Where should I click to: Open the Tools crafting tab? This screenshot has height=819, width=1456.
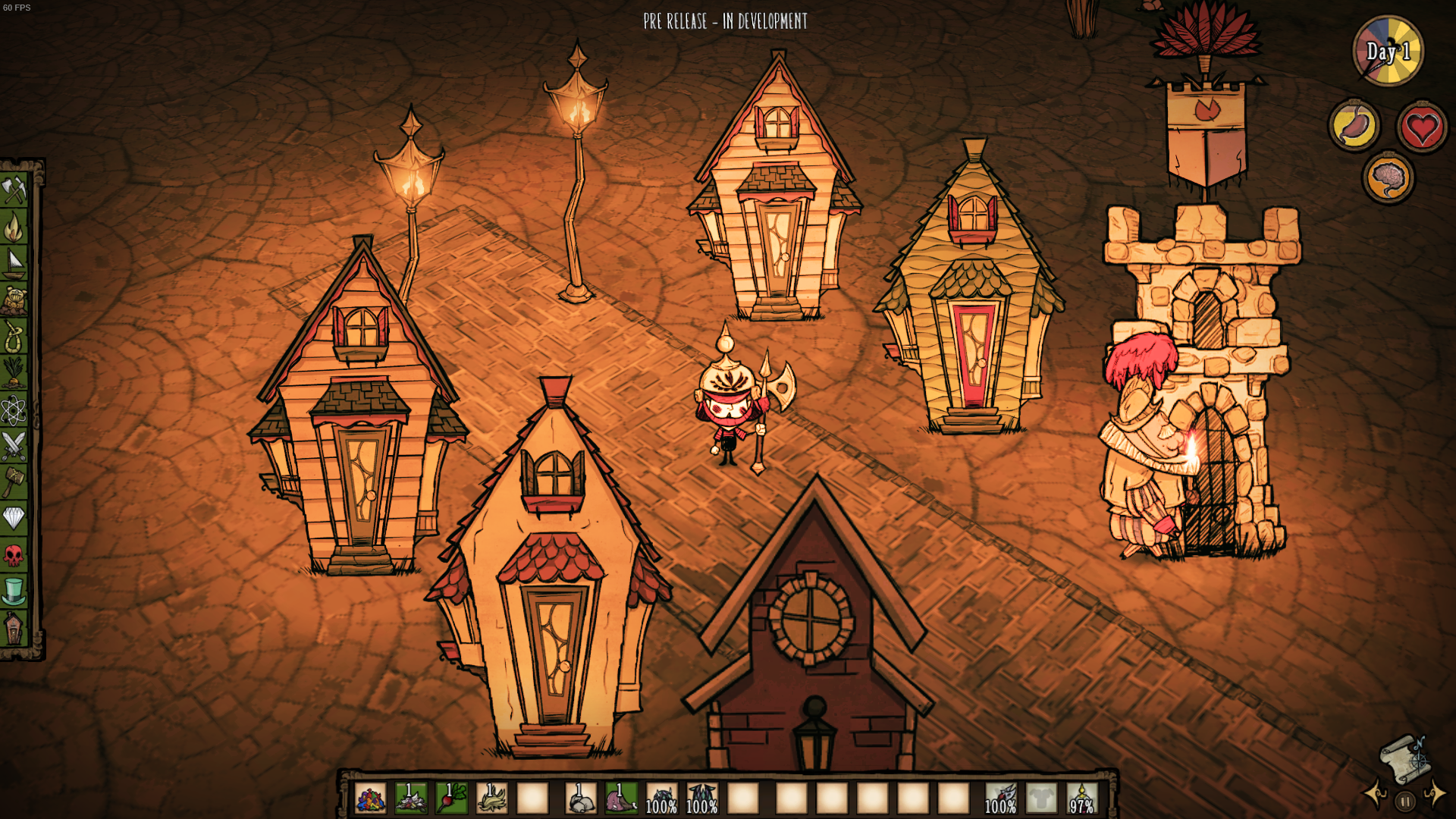[x=14, y=190]
